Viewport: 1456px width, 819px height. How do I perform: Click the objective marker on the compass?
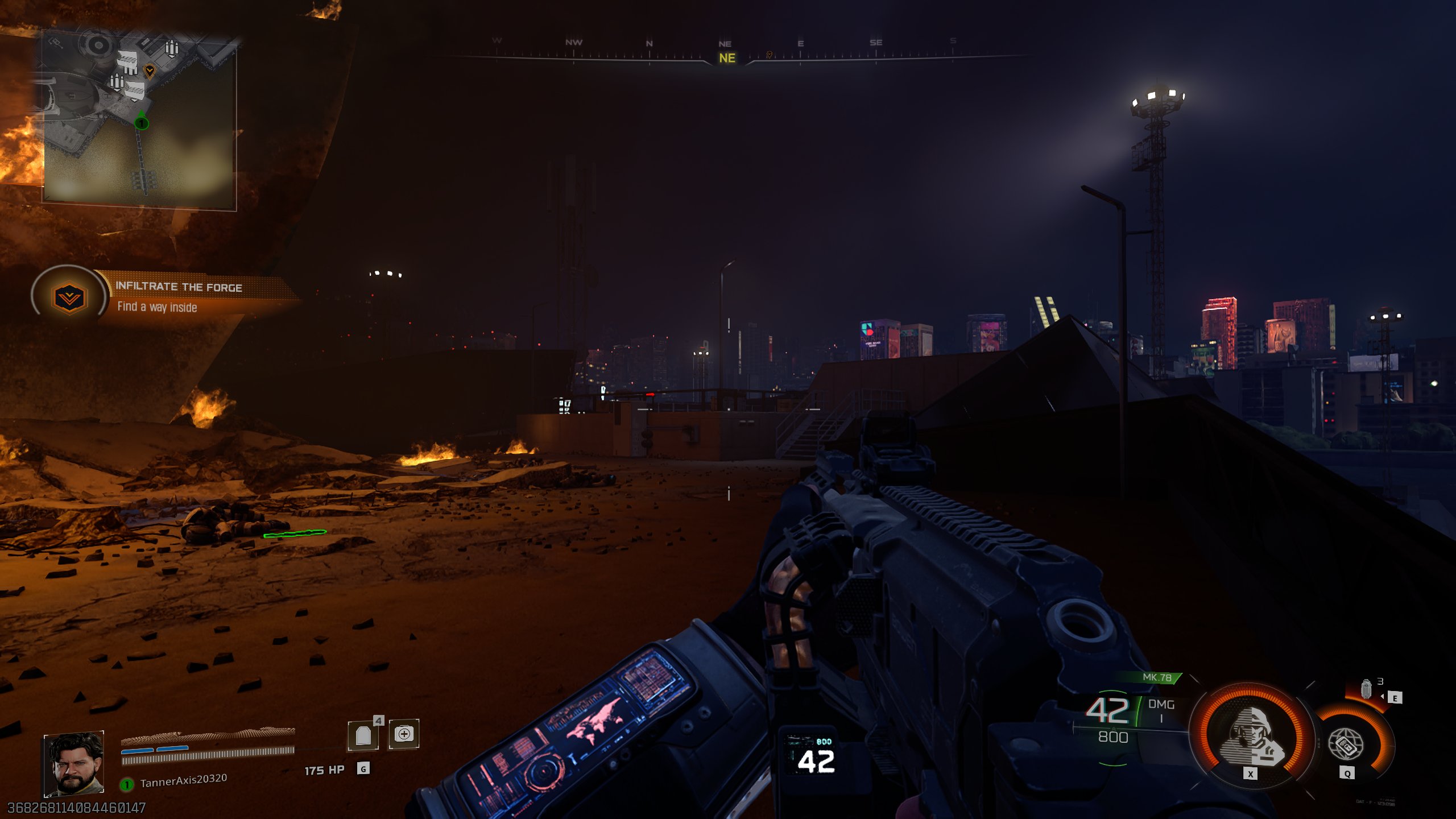[x=769, y=55]
